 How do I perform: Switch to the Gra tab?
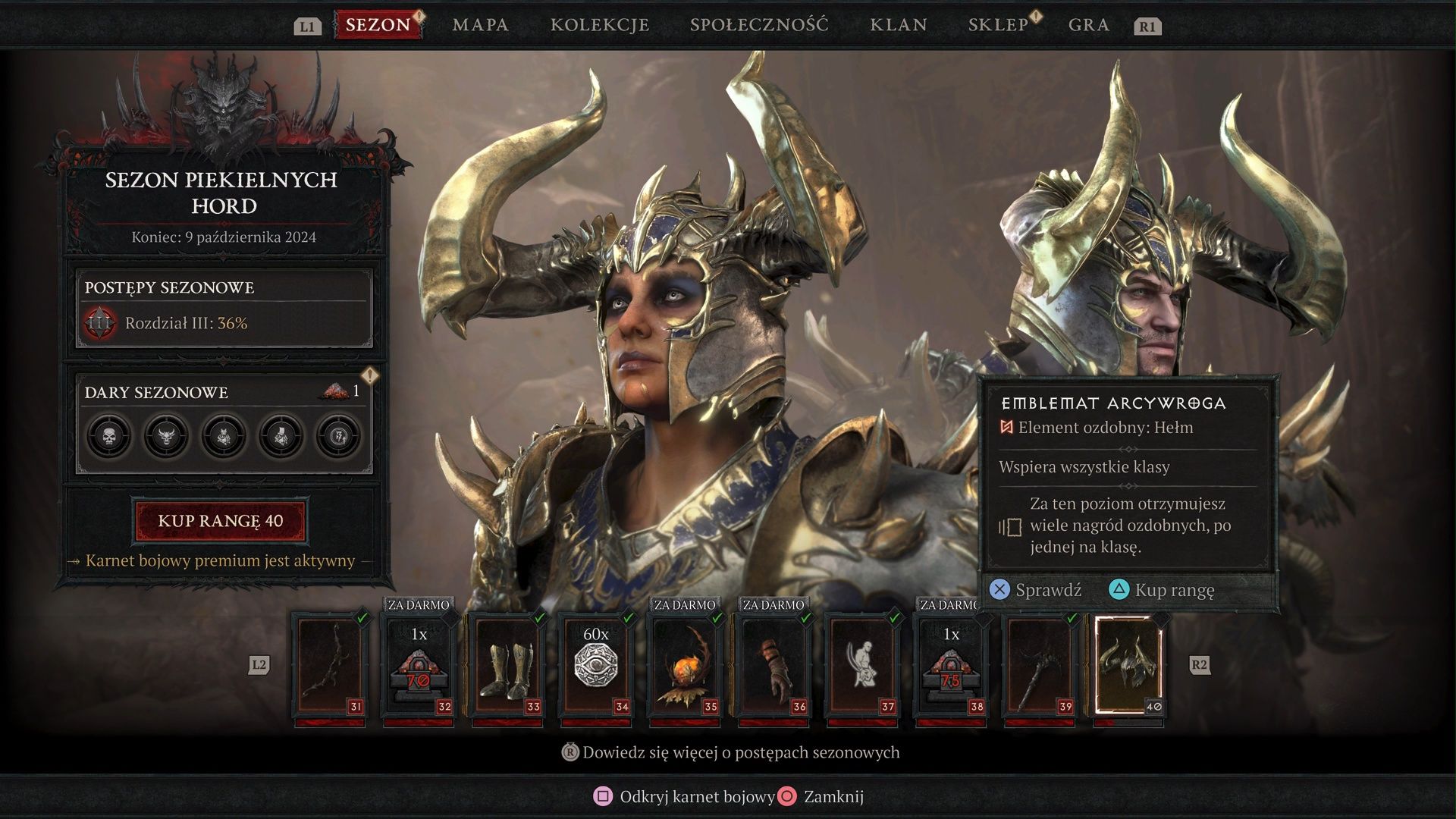pos(1089,25)
